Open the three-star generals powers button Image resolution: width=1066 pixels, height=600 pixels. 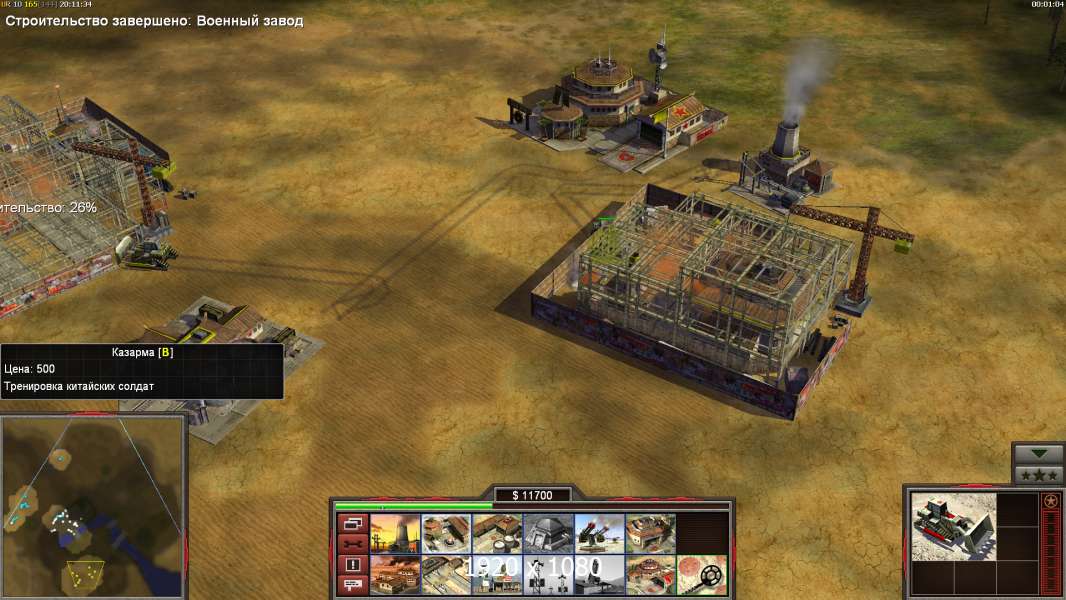1038,474
